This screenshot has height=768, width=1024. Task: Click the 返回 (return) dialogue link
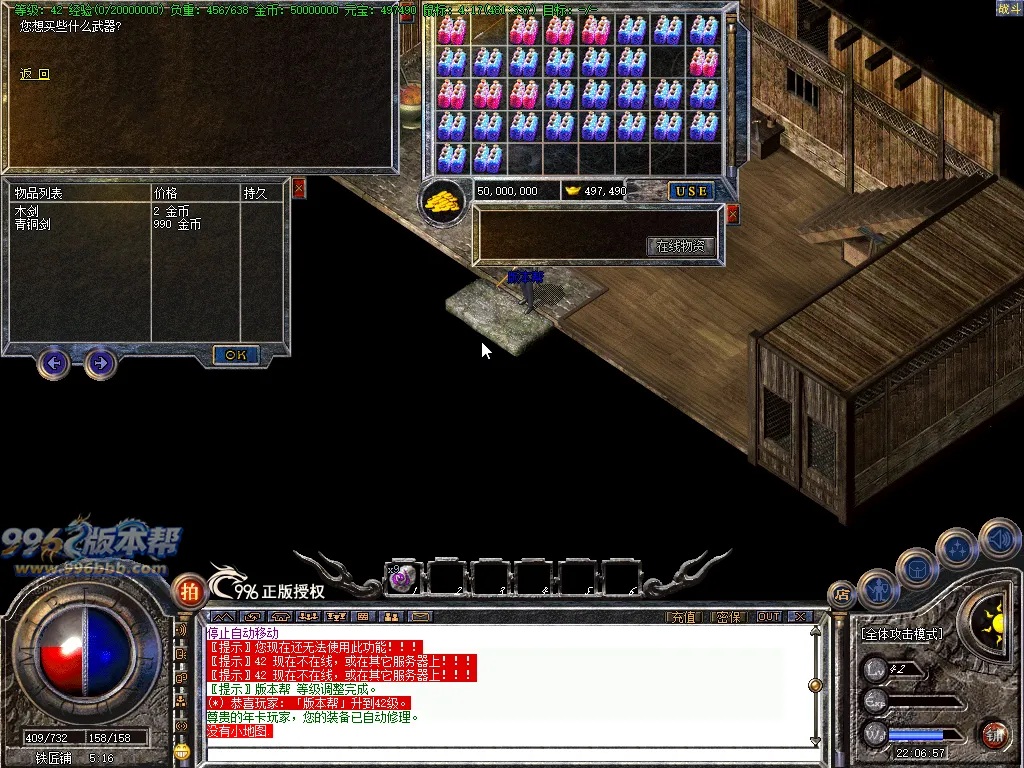34,74
